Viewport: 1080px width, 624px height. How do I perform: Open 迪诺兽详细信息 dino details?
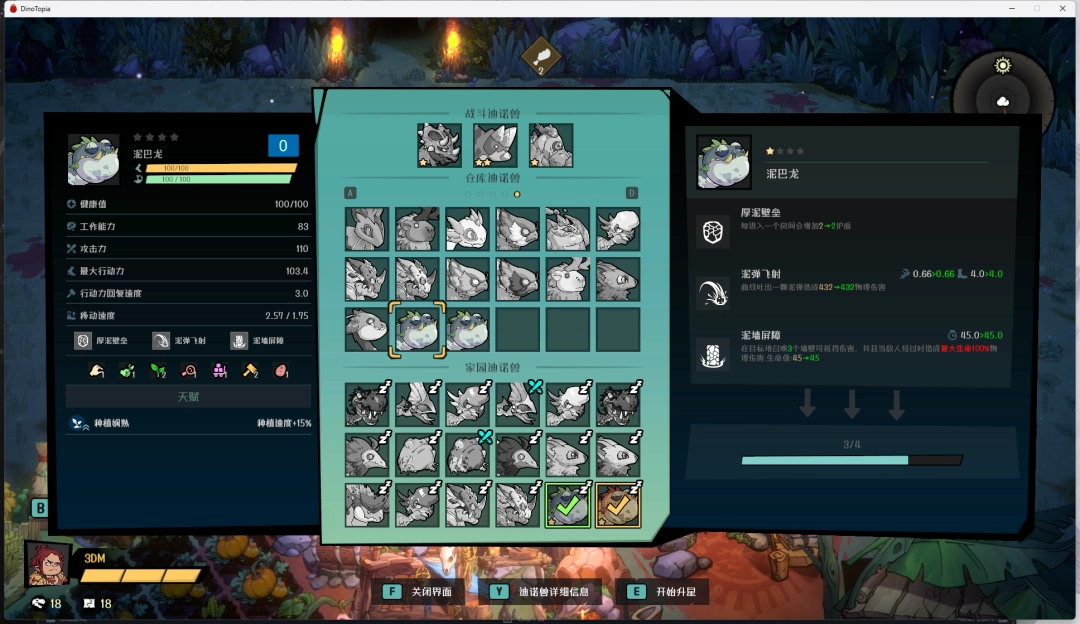point(542,591)
